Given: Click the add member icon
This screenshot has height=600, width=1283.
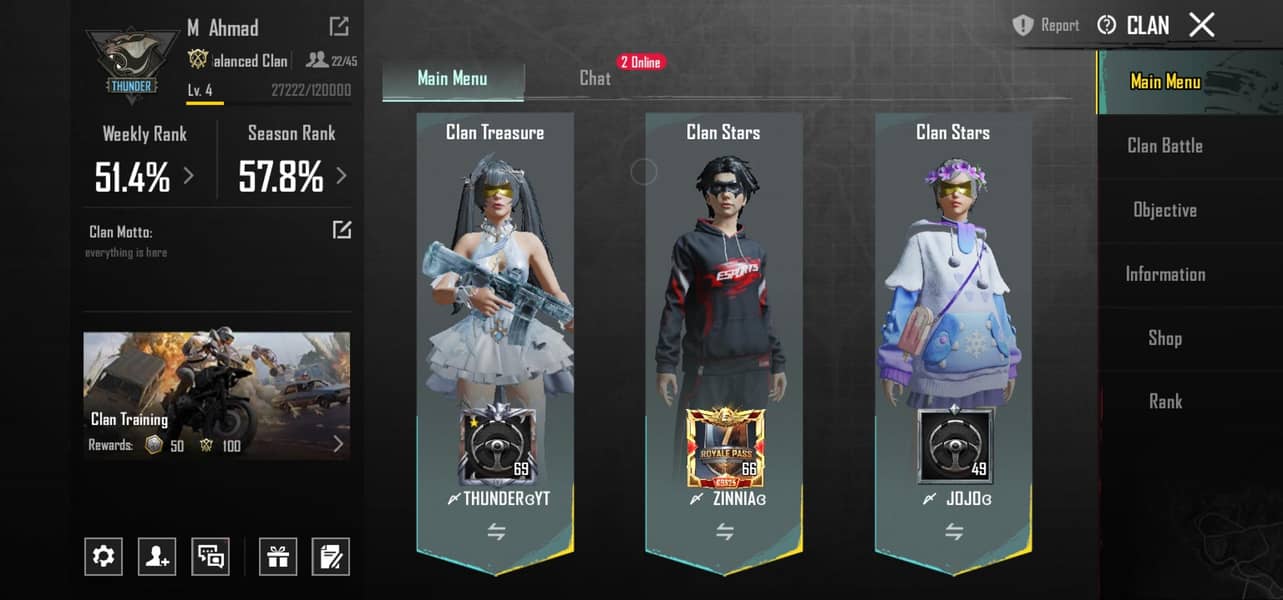Looking at the screenshot, I should coord(157,556).
